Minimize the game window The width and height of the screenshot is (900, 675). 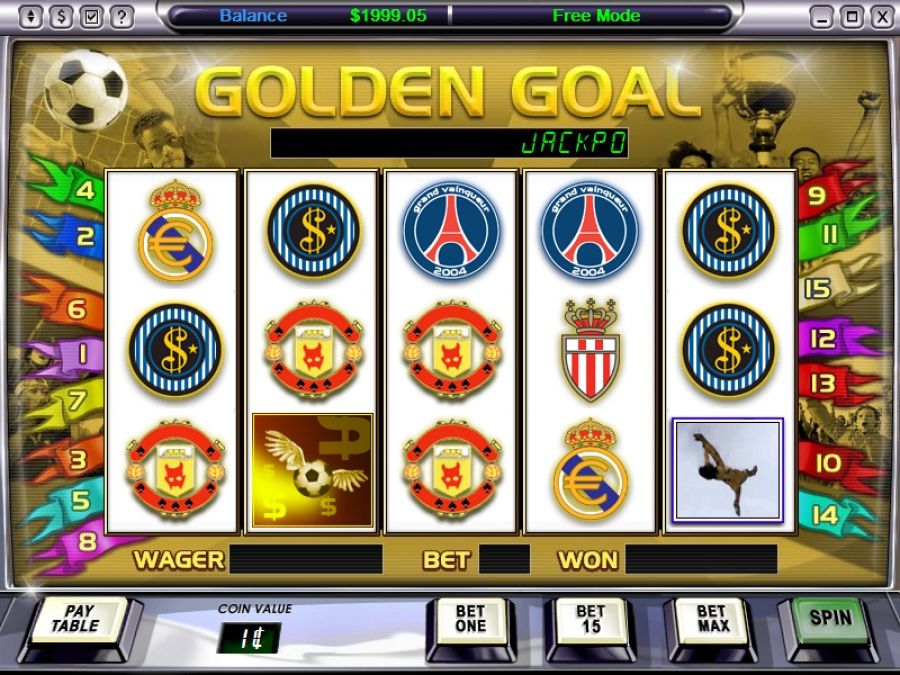tap(821, 17)
